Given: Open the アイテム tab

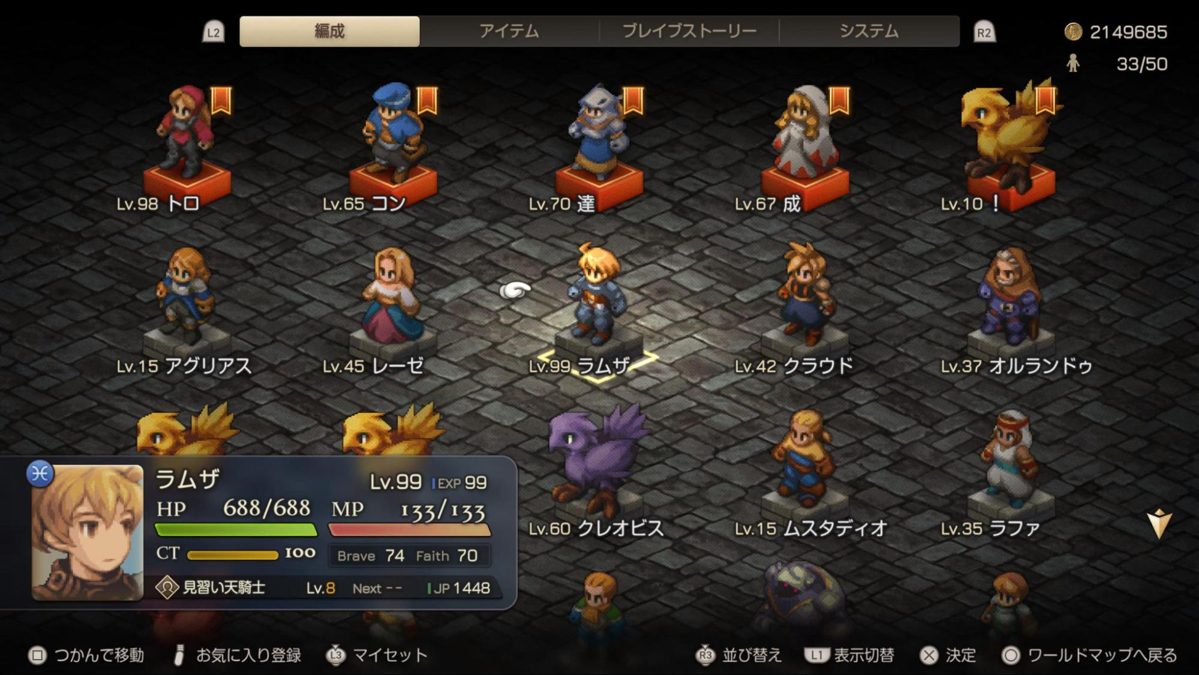Looking at the screenshot, I should pyautogui.click(x=509, y=31).
